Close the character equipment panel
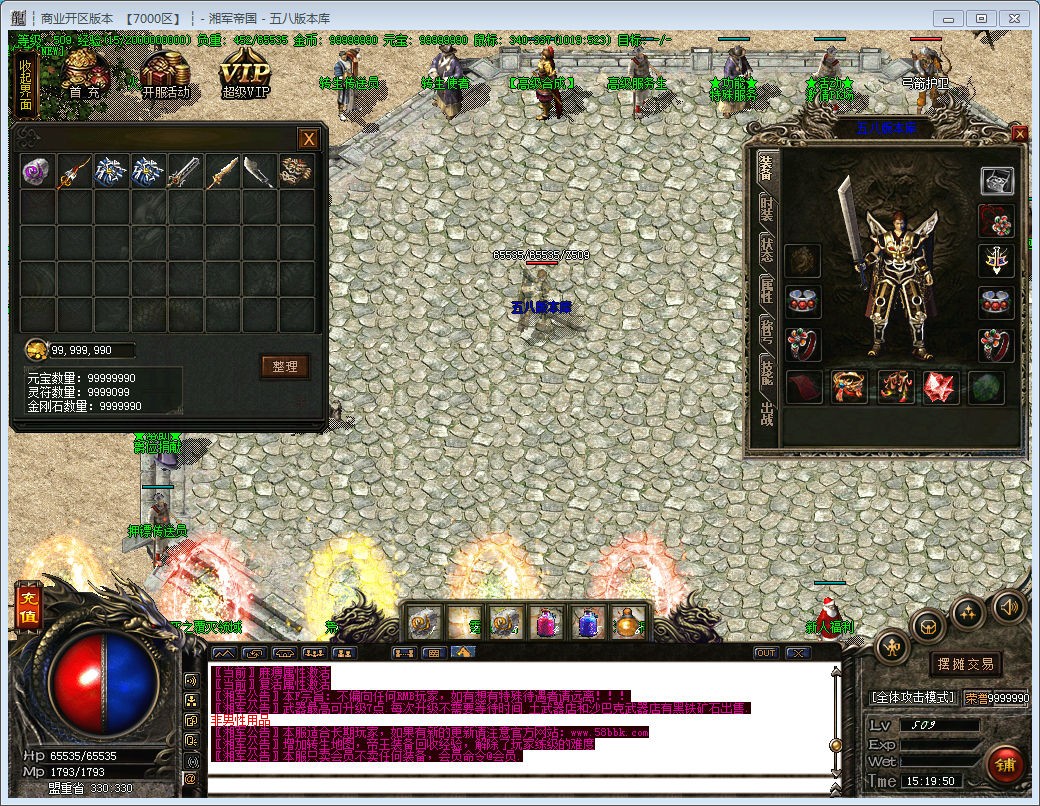 coord(1019,134)
